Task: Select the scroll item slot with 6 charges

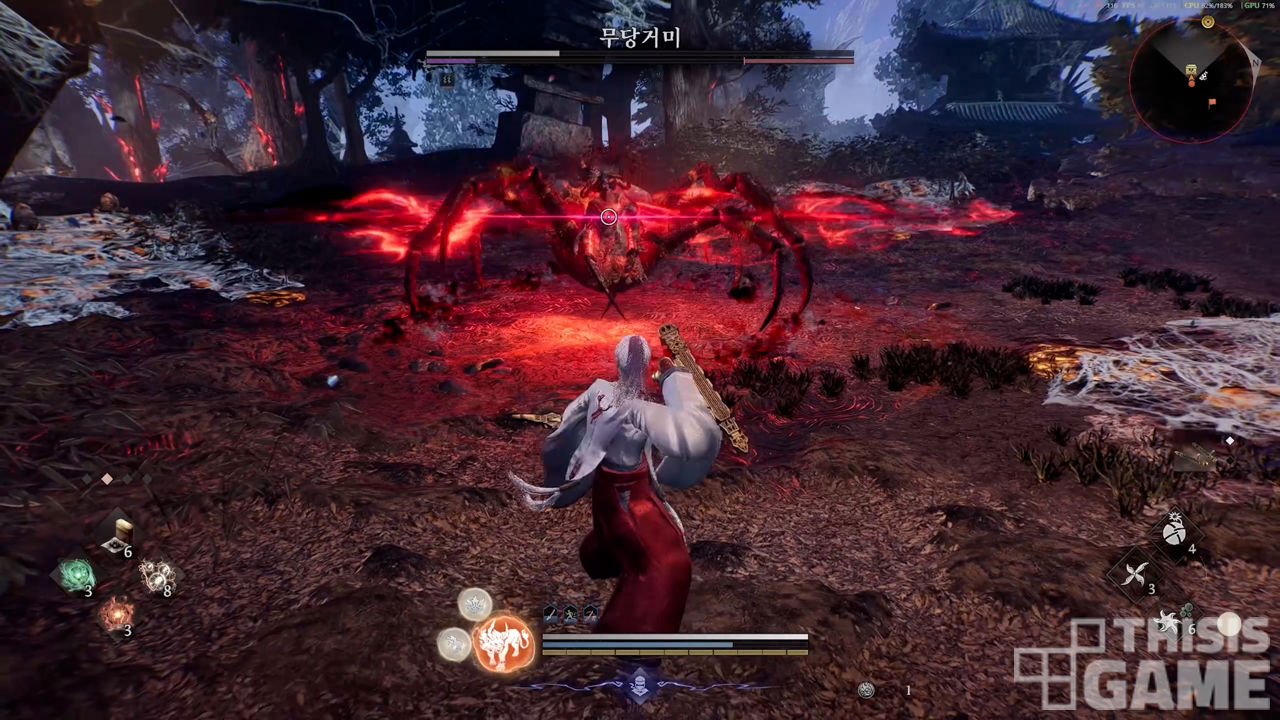Action: (118, 536)
